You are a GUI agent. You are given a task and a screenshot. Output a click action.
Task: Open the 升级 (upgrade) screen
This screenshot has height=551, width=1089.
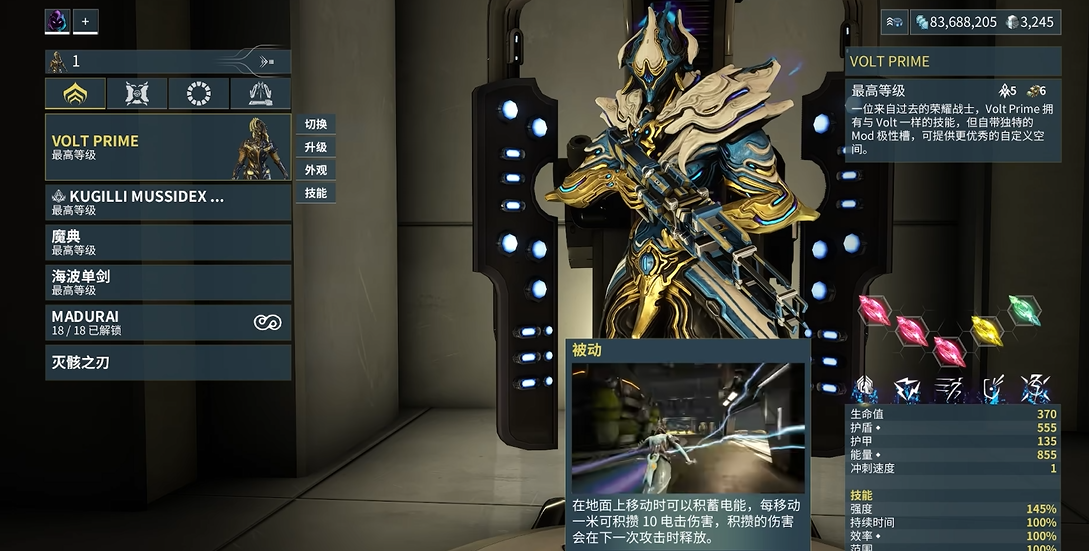315,147
